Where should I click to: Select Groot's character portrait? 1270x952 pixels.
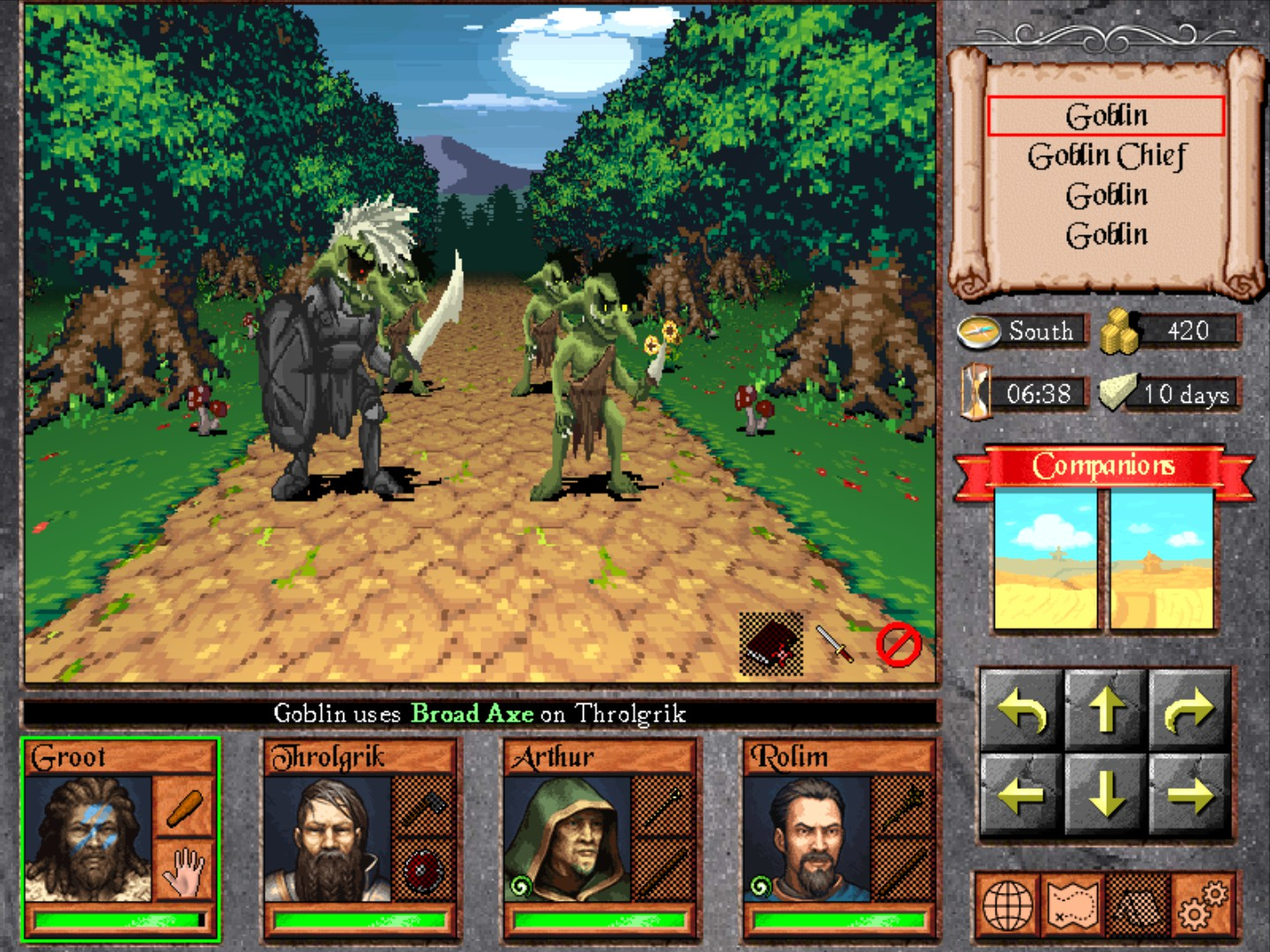click(88, 838)
